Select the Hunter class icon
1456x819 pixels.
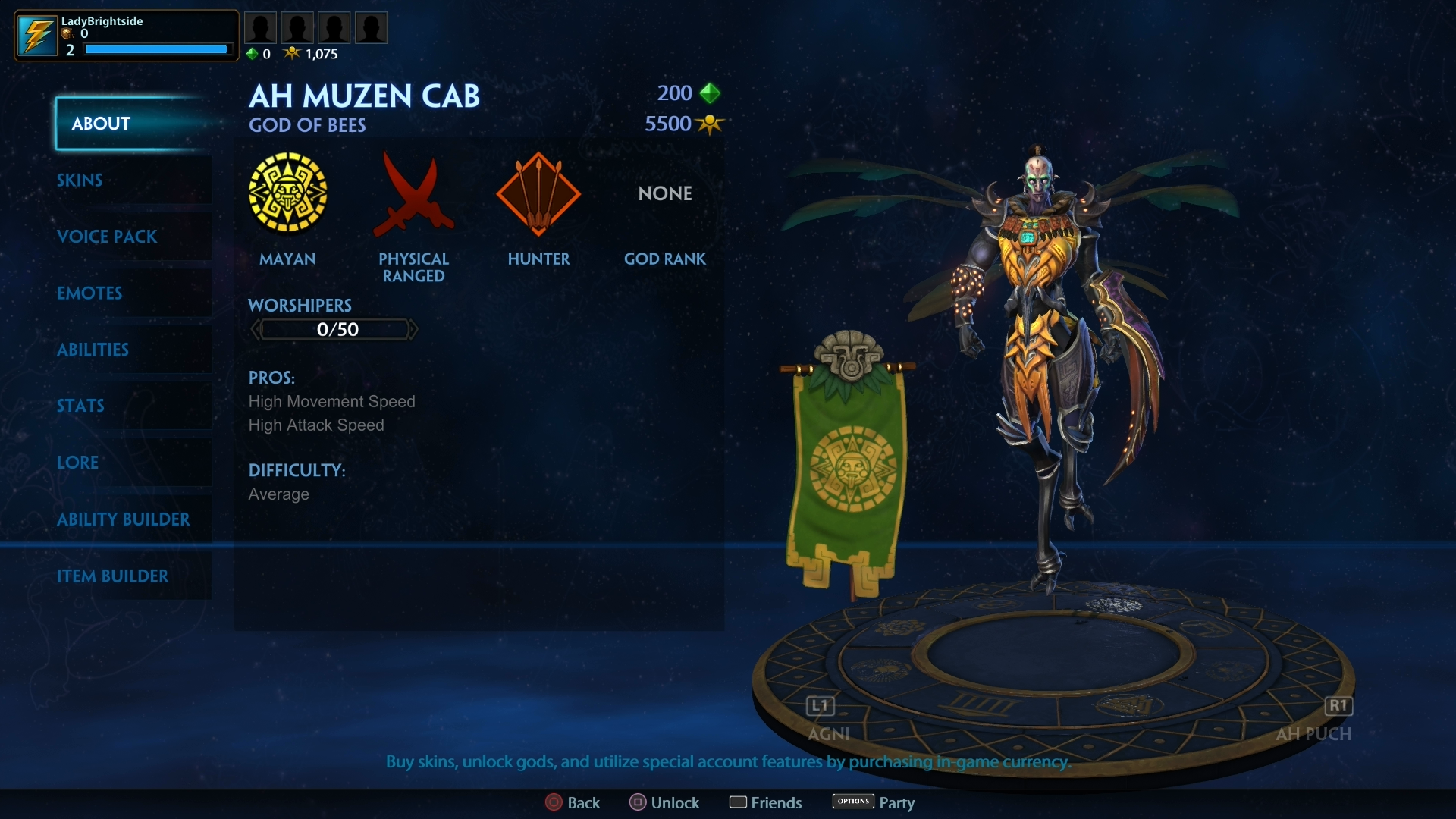pos(539,194)
